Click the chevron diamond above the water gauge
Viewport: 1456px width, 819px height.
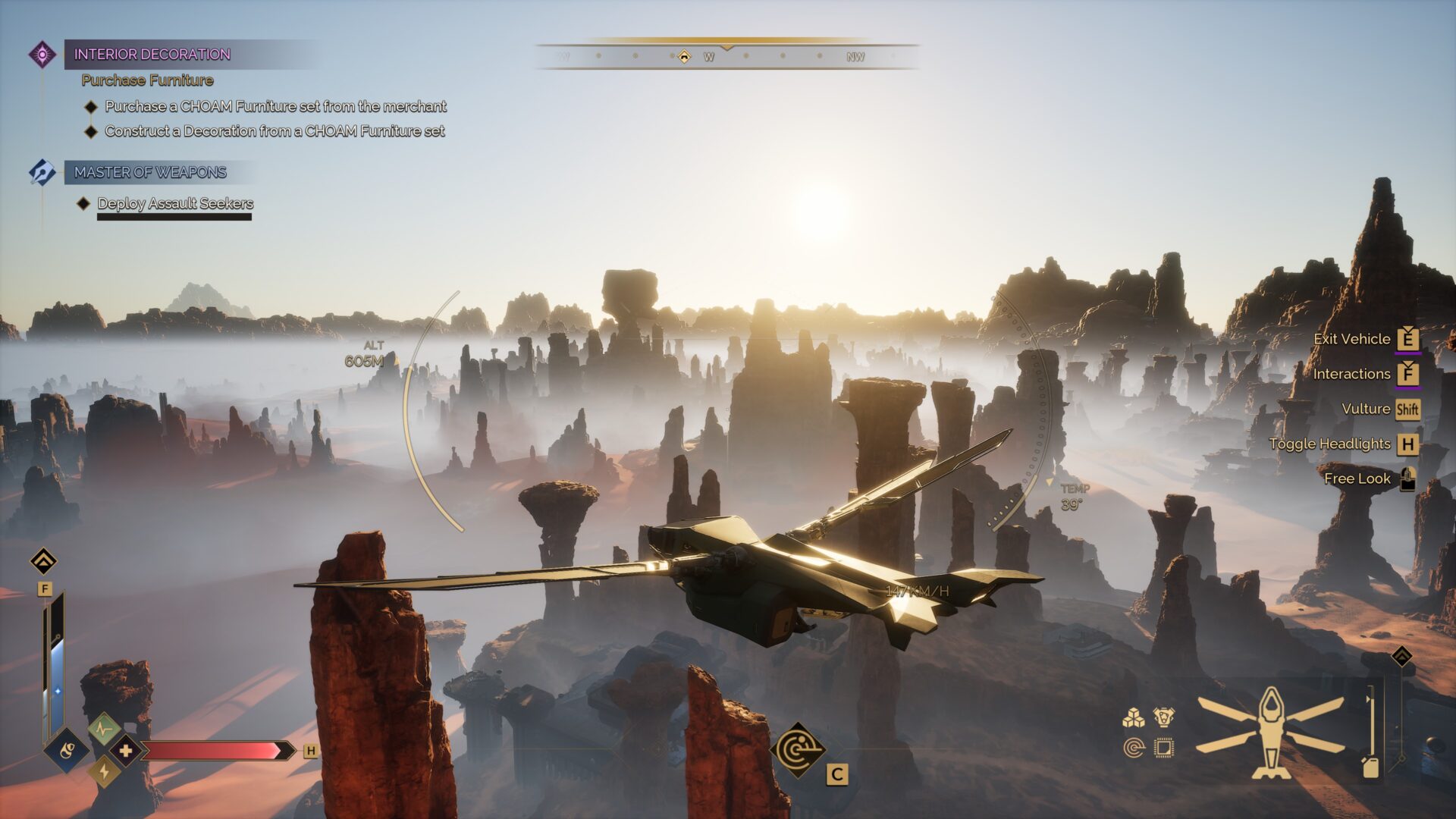[44, 562]
